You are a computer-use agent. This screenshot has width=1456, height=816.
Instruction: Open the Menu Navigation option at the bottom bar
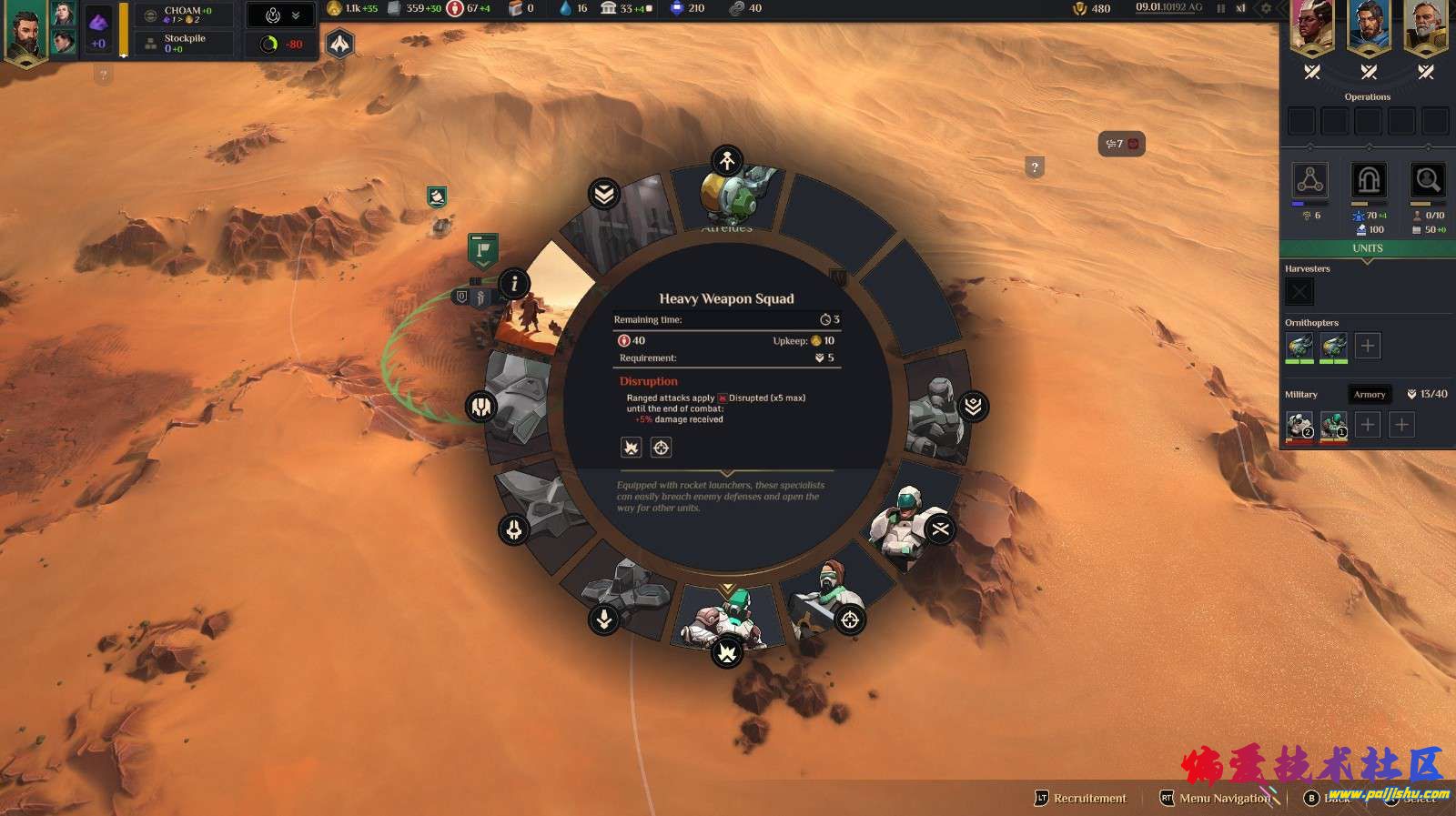pyautogui.click(x=1224, y=798)
